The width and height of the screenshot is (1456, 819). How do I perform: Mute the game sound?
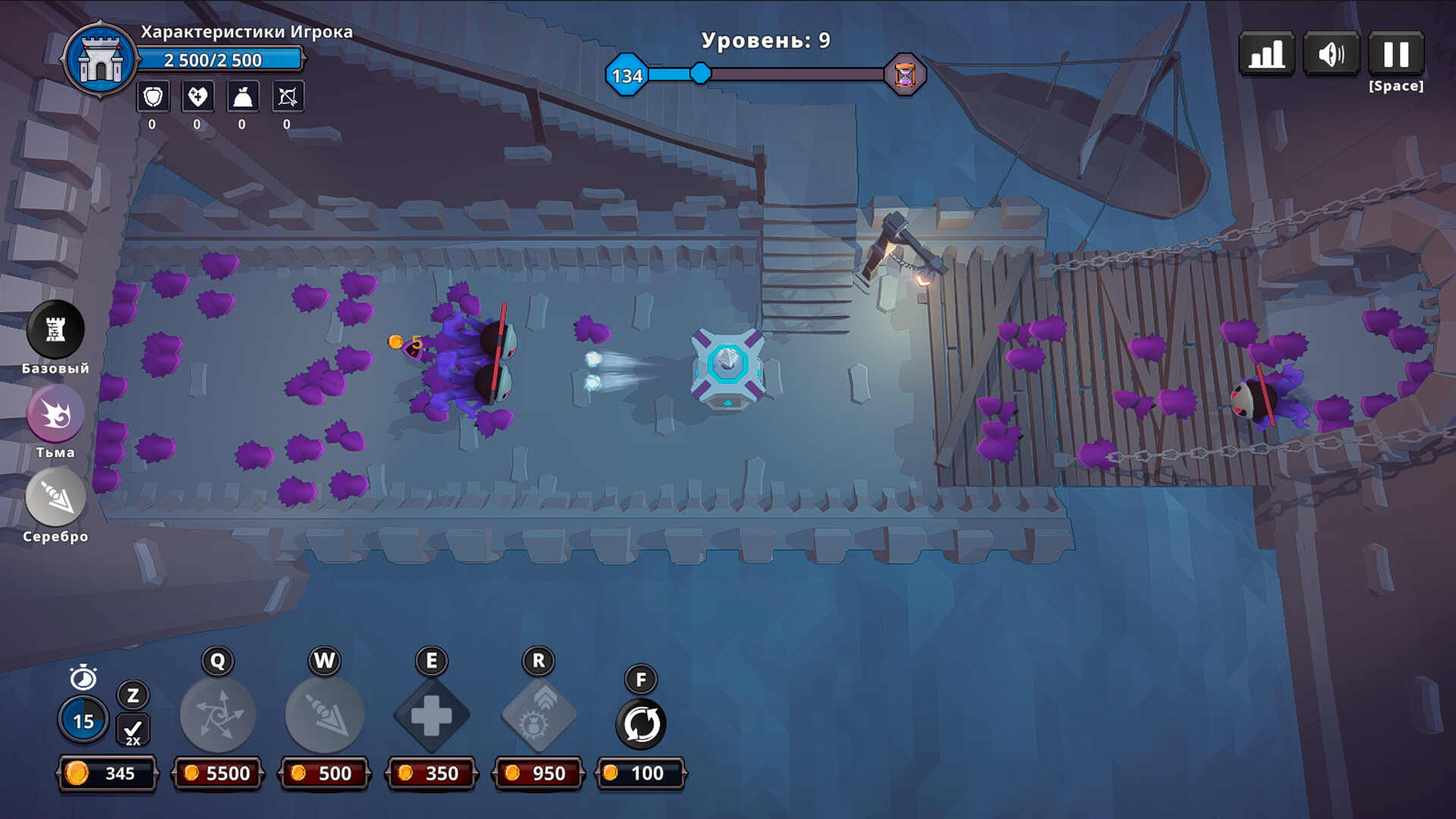click(1332, 54)
